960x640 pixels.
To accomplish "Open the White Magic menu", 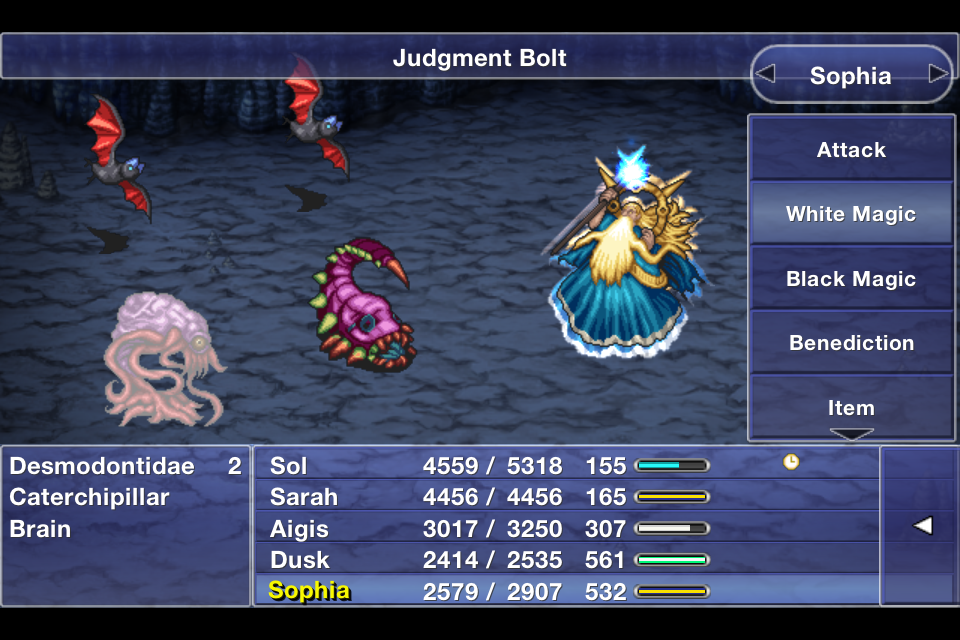I will pyautogui.click(x=851, y=214).
